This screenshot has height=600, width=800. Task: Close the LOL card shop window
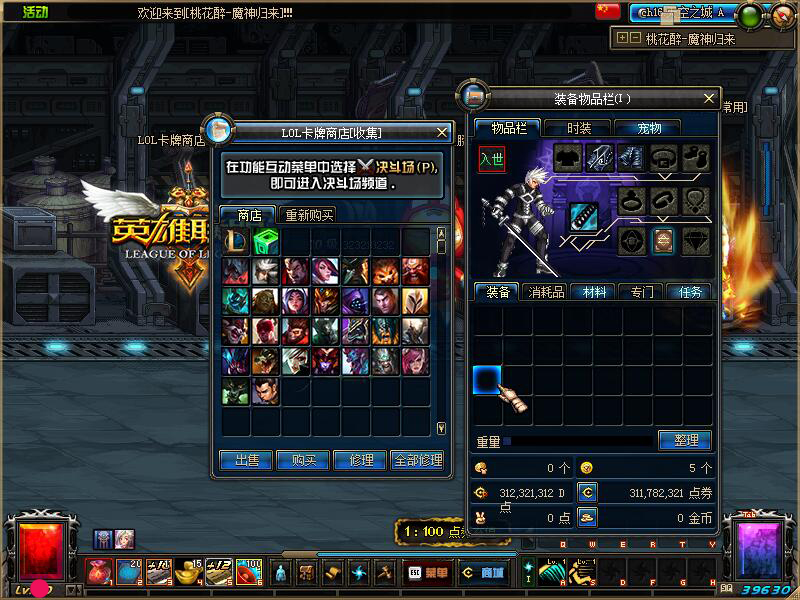(442, 132)
